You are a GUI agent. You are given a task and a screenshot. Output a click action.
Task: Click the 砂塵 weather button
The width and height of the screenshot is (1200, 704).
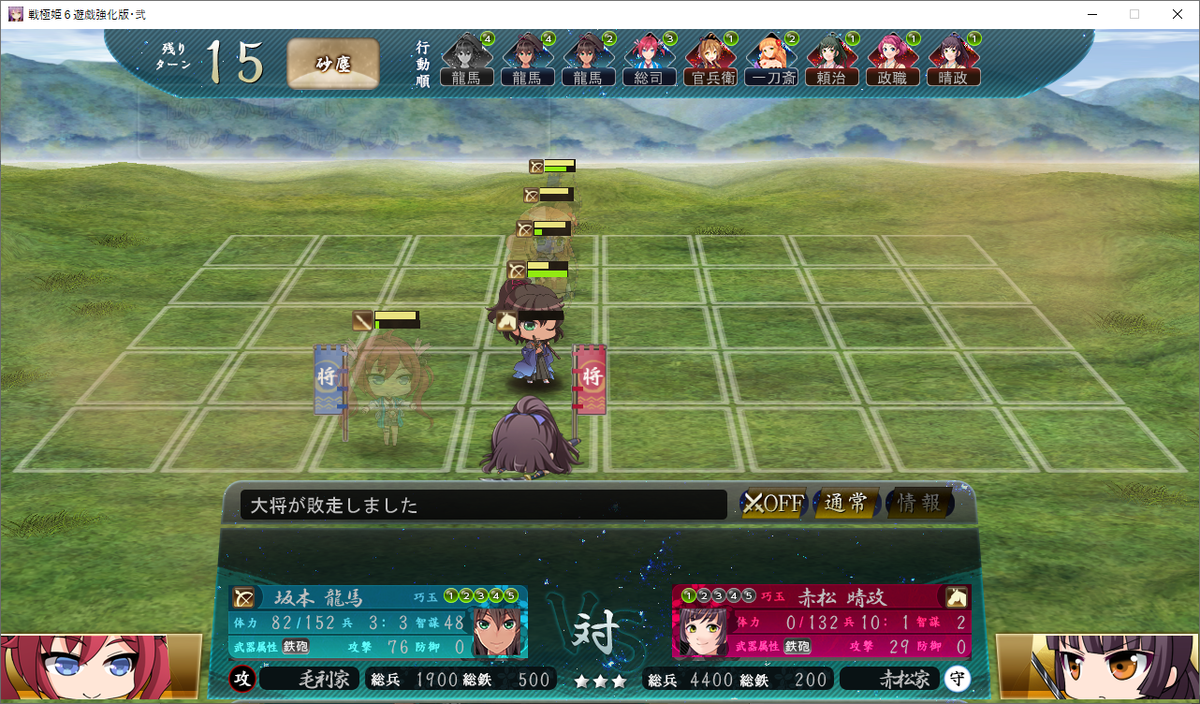[x=333, y=64]
